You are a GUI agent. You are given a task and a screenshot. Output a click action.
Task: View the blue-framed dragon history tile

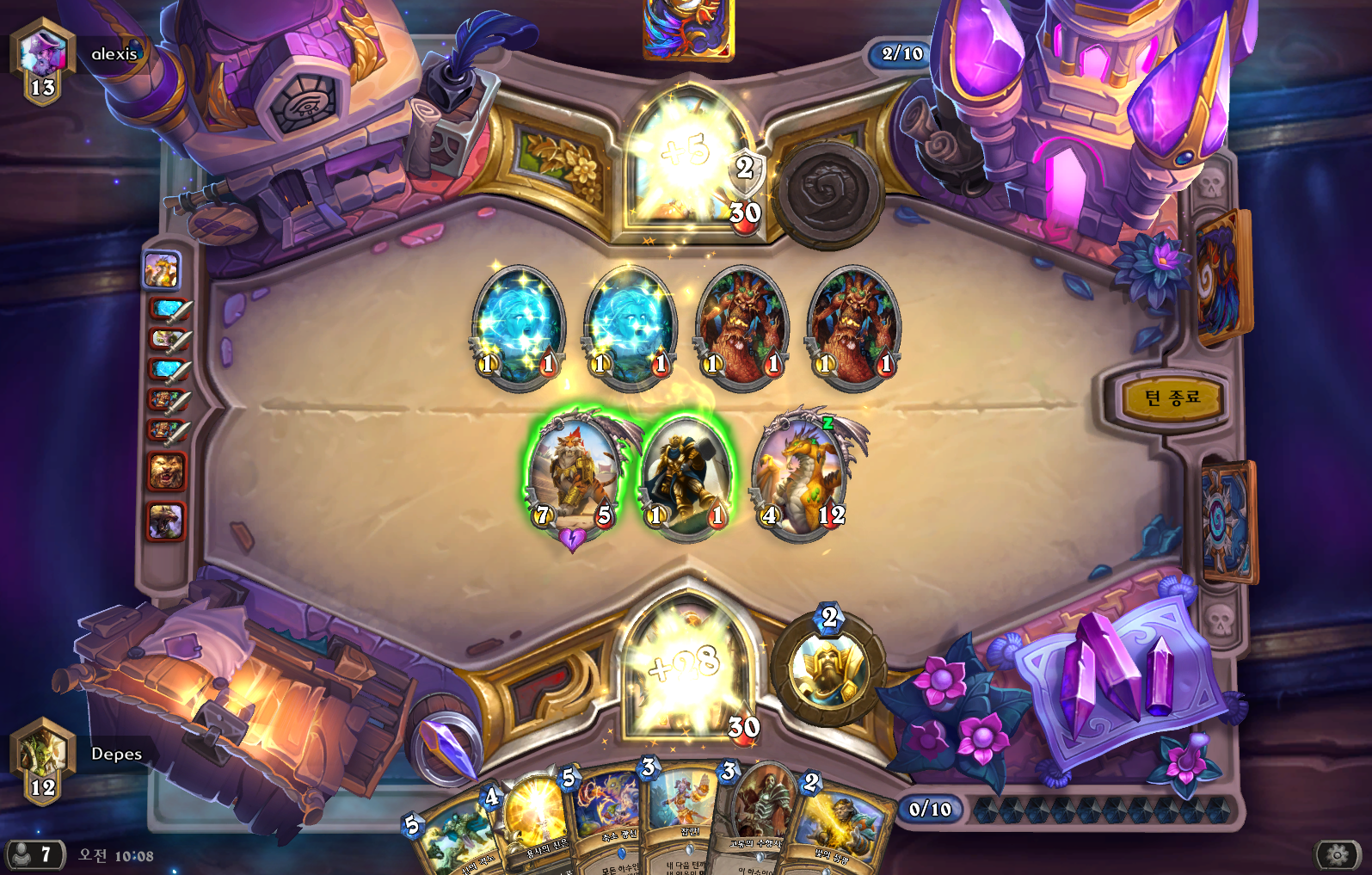point(161,270)
